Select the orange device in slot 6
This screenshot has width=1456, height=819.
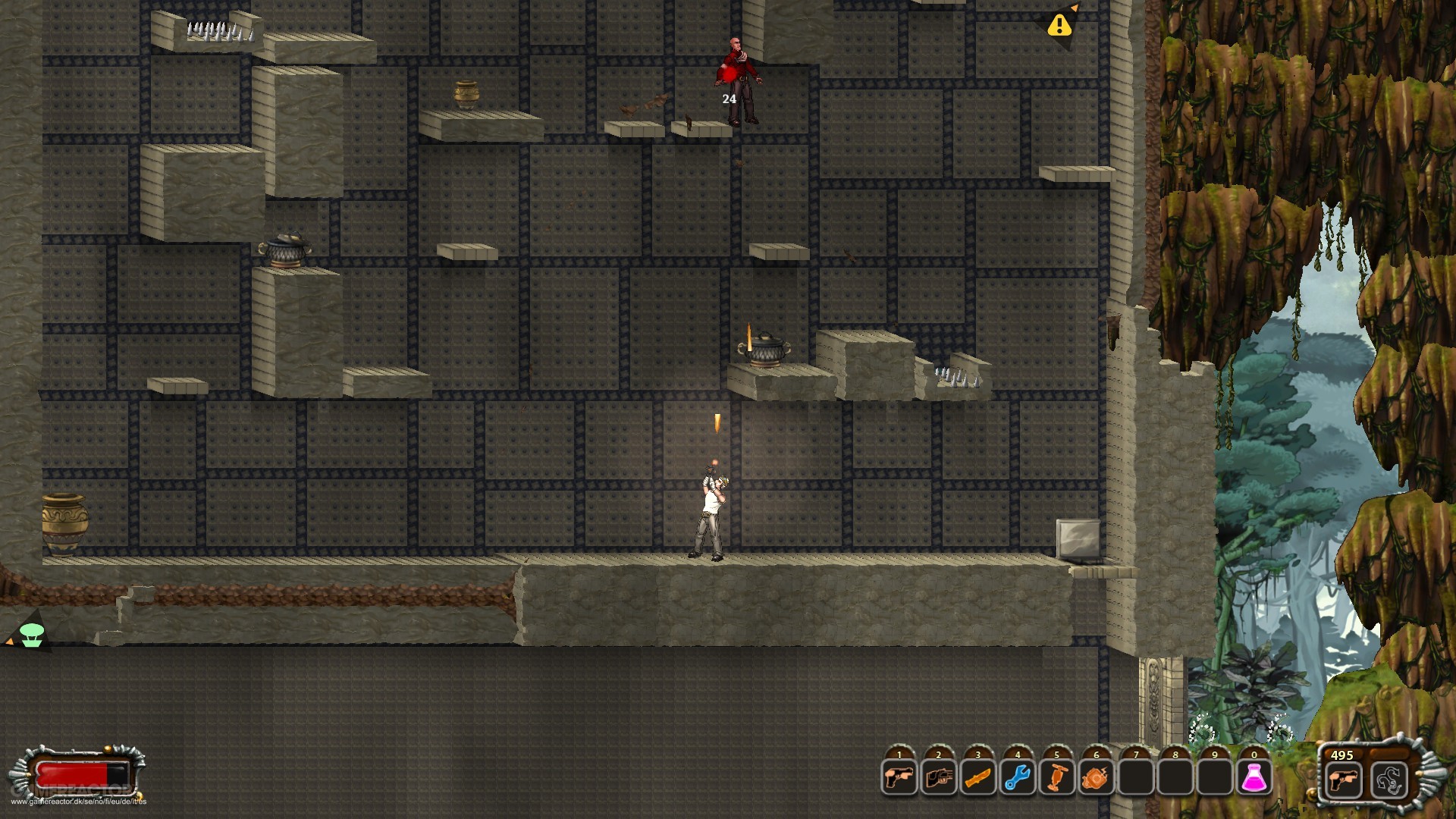click(1097, 779)
